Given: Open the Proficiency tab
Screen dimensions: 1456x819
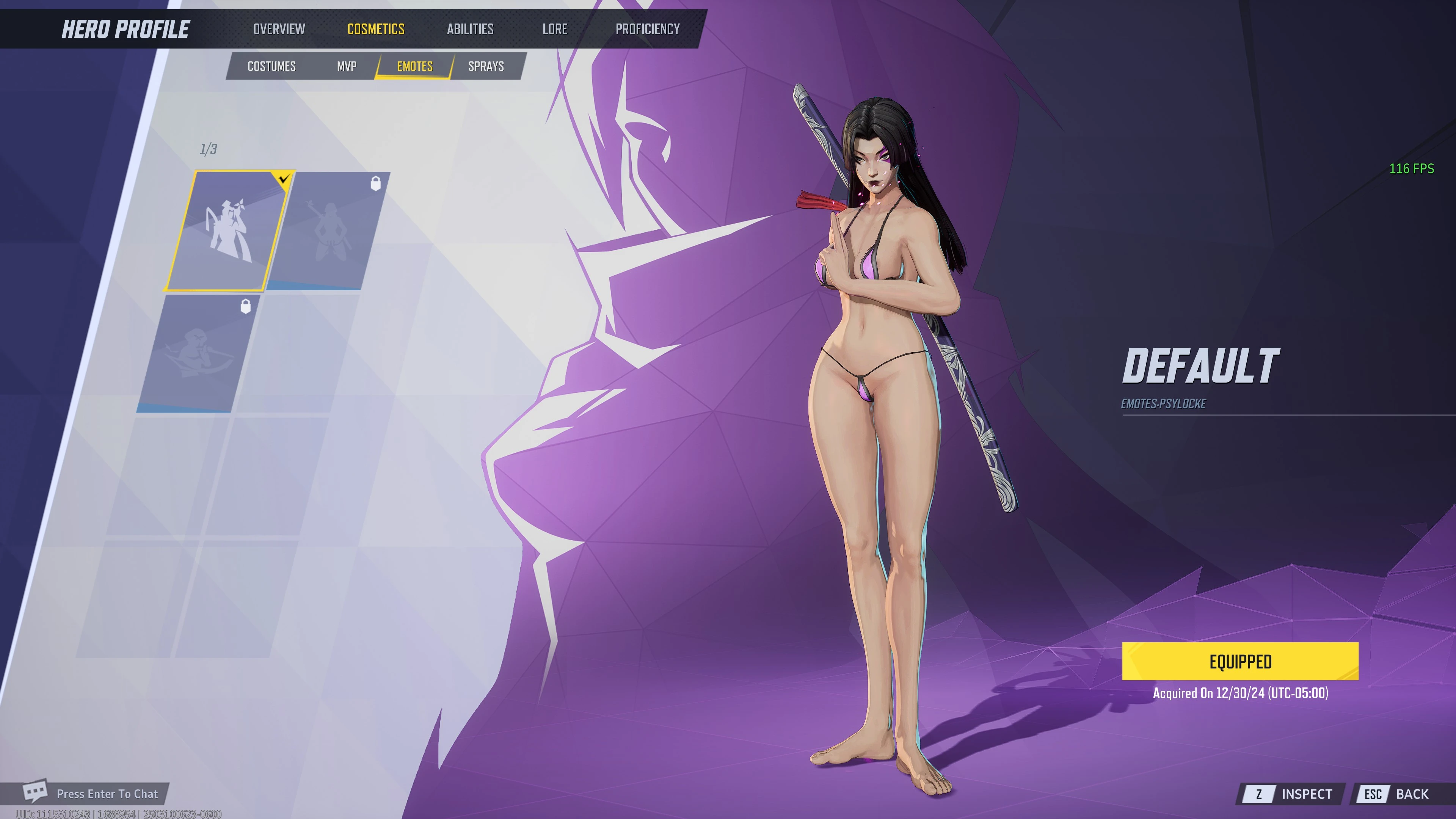Looking at the screenshot, I should coord(647,29).
